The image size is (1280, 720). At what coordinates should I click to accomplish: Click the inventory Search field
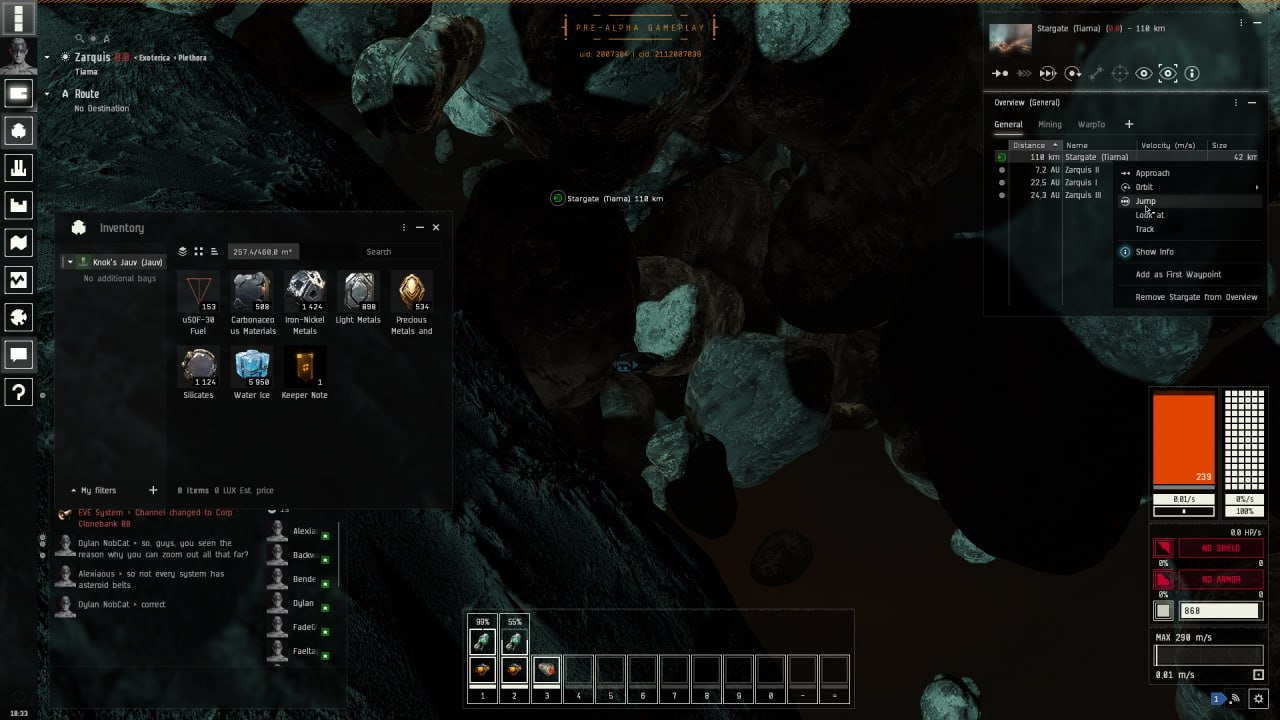[400, 252]
